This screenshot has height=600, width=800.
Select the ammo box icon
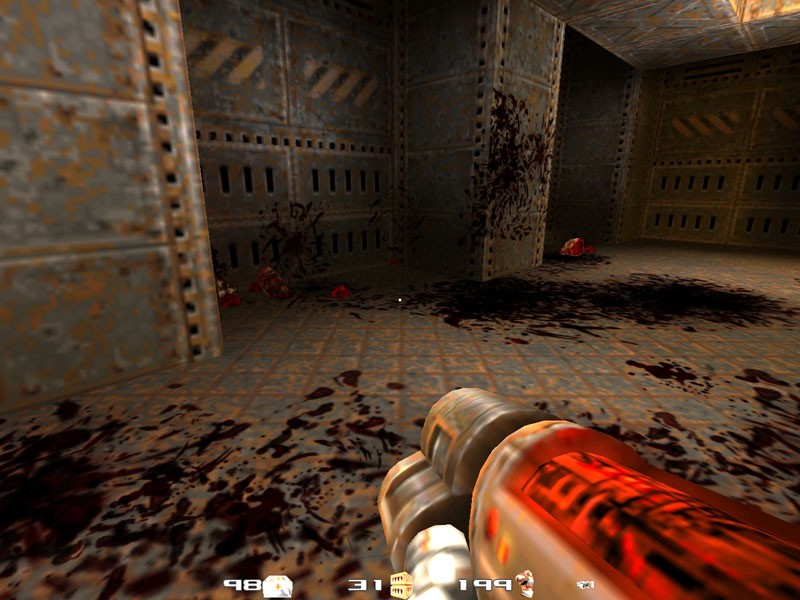401,584
